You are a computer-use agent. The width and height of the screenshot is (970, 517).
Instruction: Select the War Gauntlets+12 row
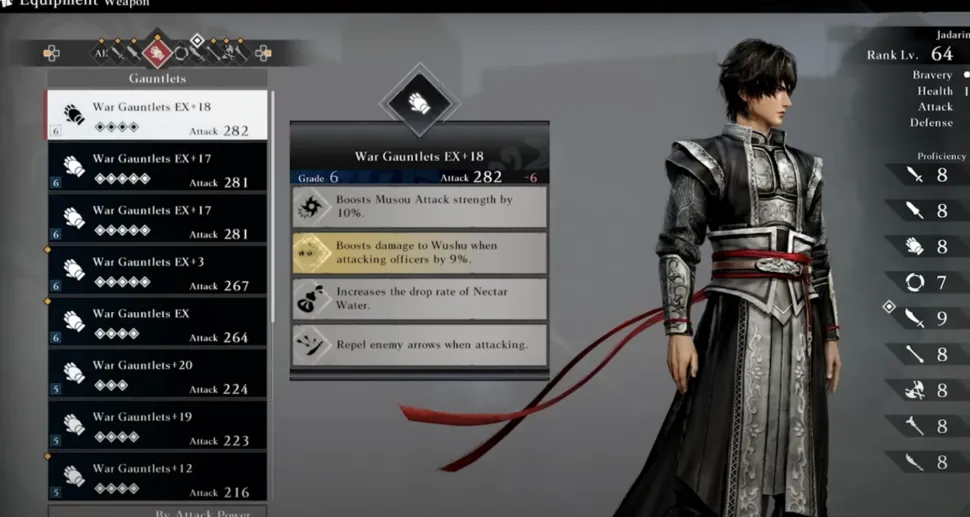(x=157, y=477)
